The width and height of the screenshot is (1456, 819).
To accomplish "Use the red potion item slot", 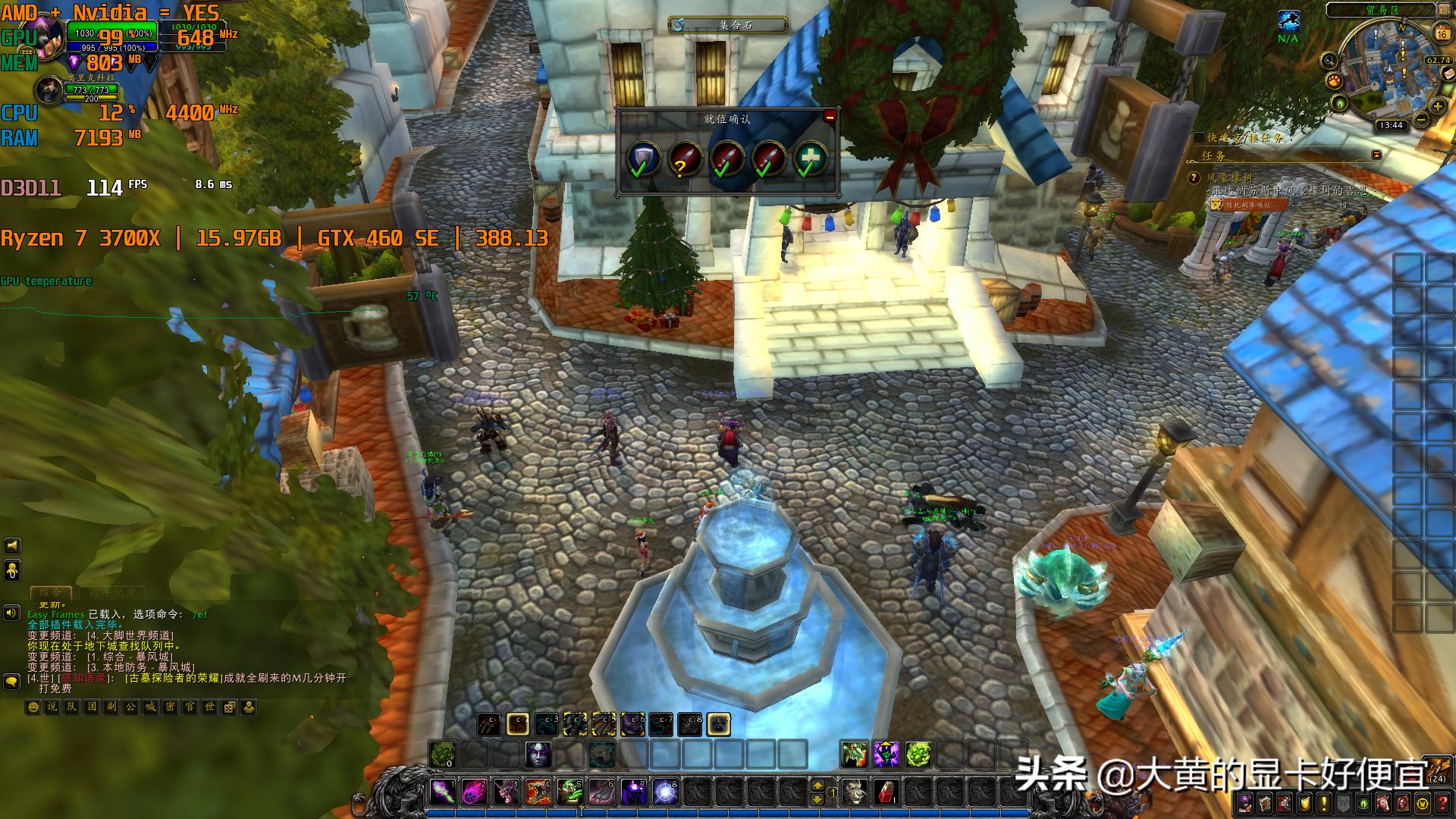I will [885, 792].
